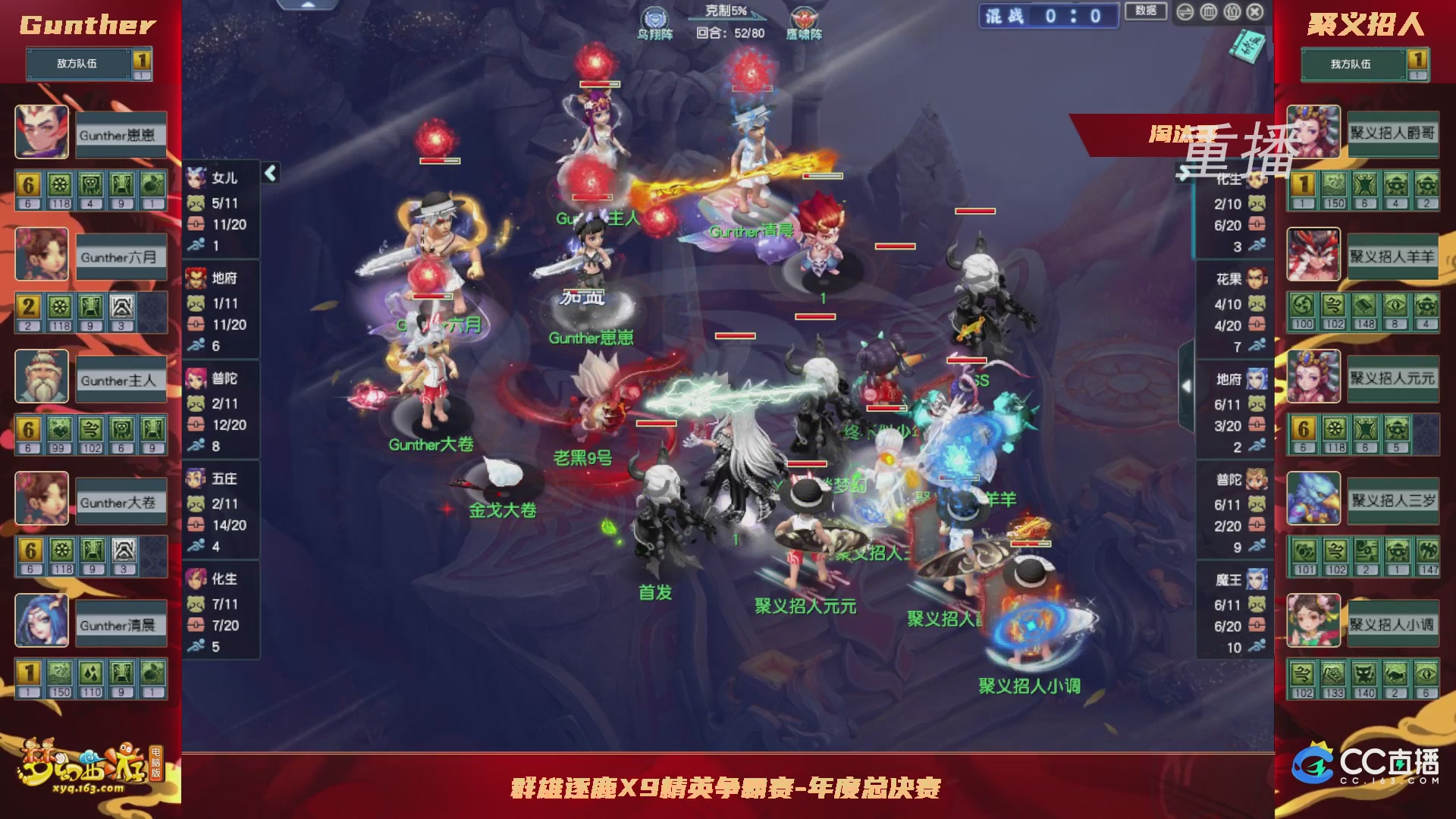The image size is (1456, 819).
Task: Click the circular cage icon next to swap icon
Action: tap(1209, 12)
